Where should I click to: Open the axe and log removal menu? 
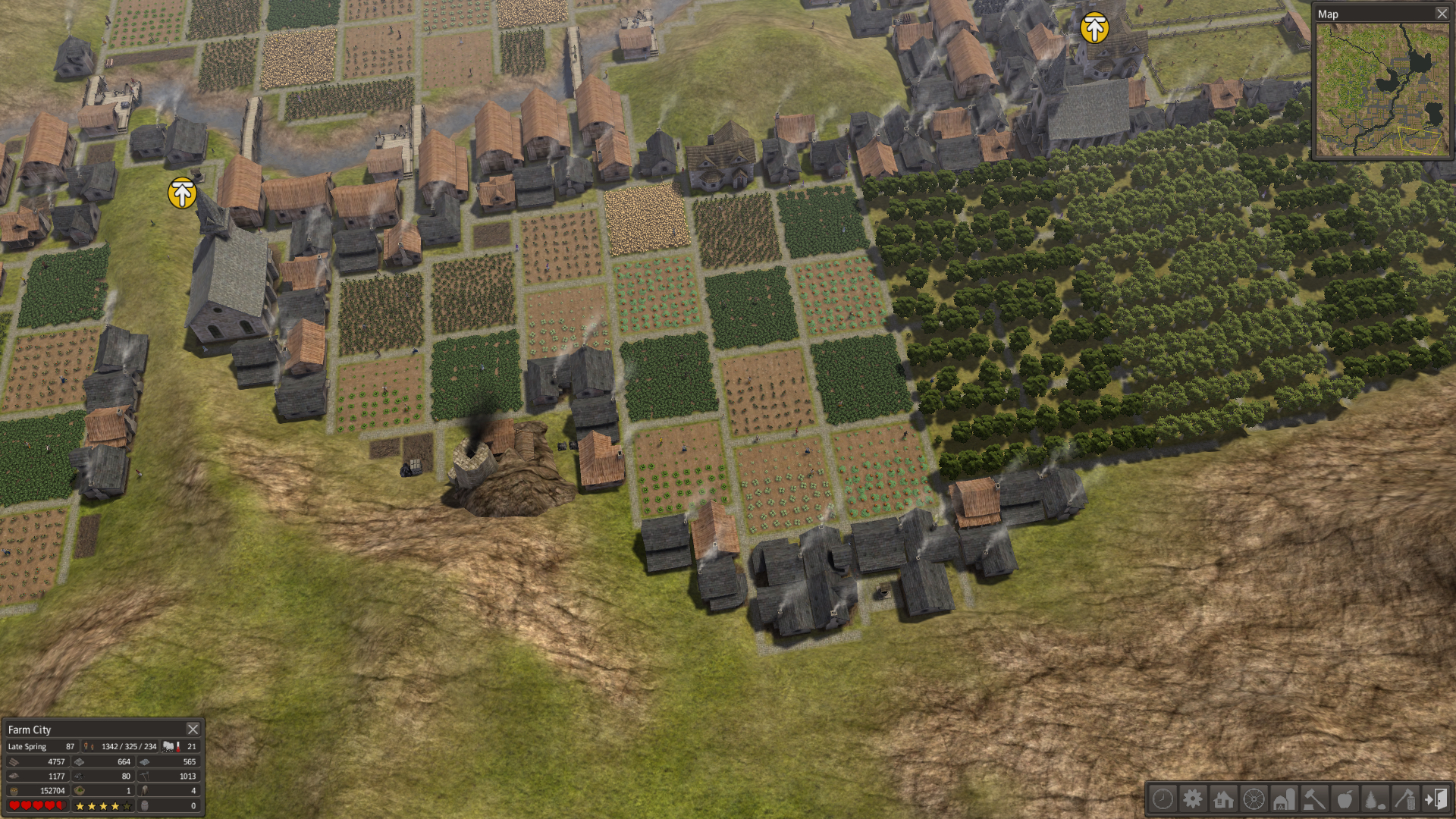click(1405, 799)
